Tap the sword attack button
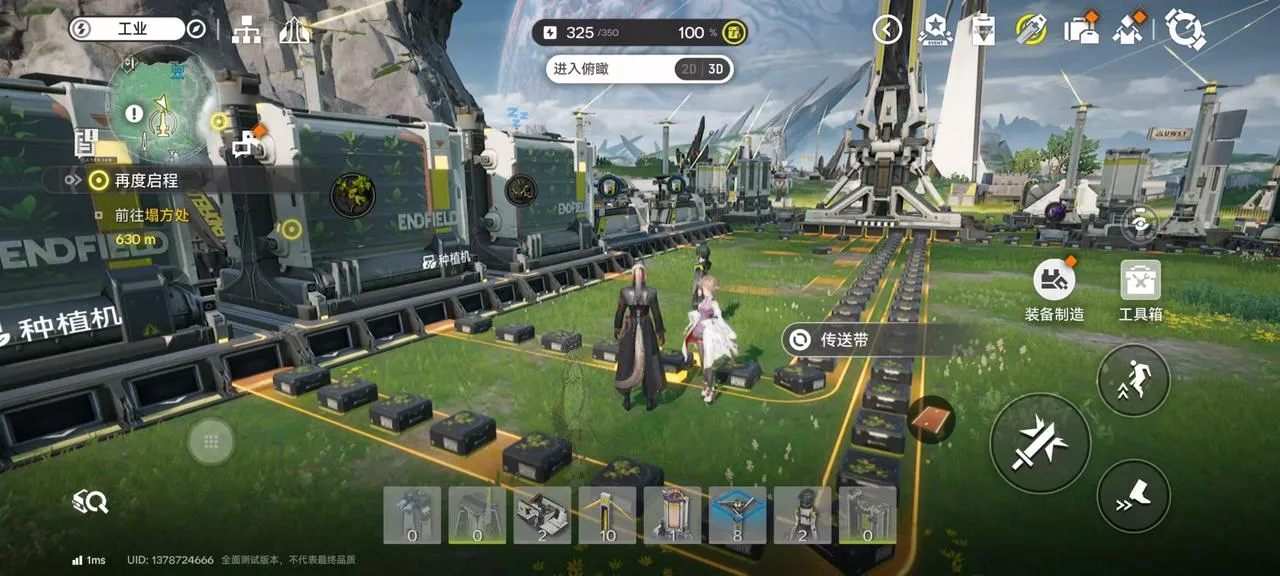 [1040, 443]
